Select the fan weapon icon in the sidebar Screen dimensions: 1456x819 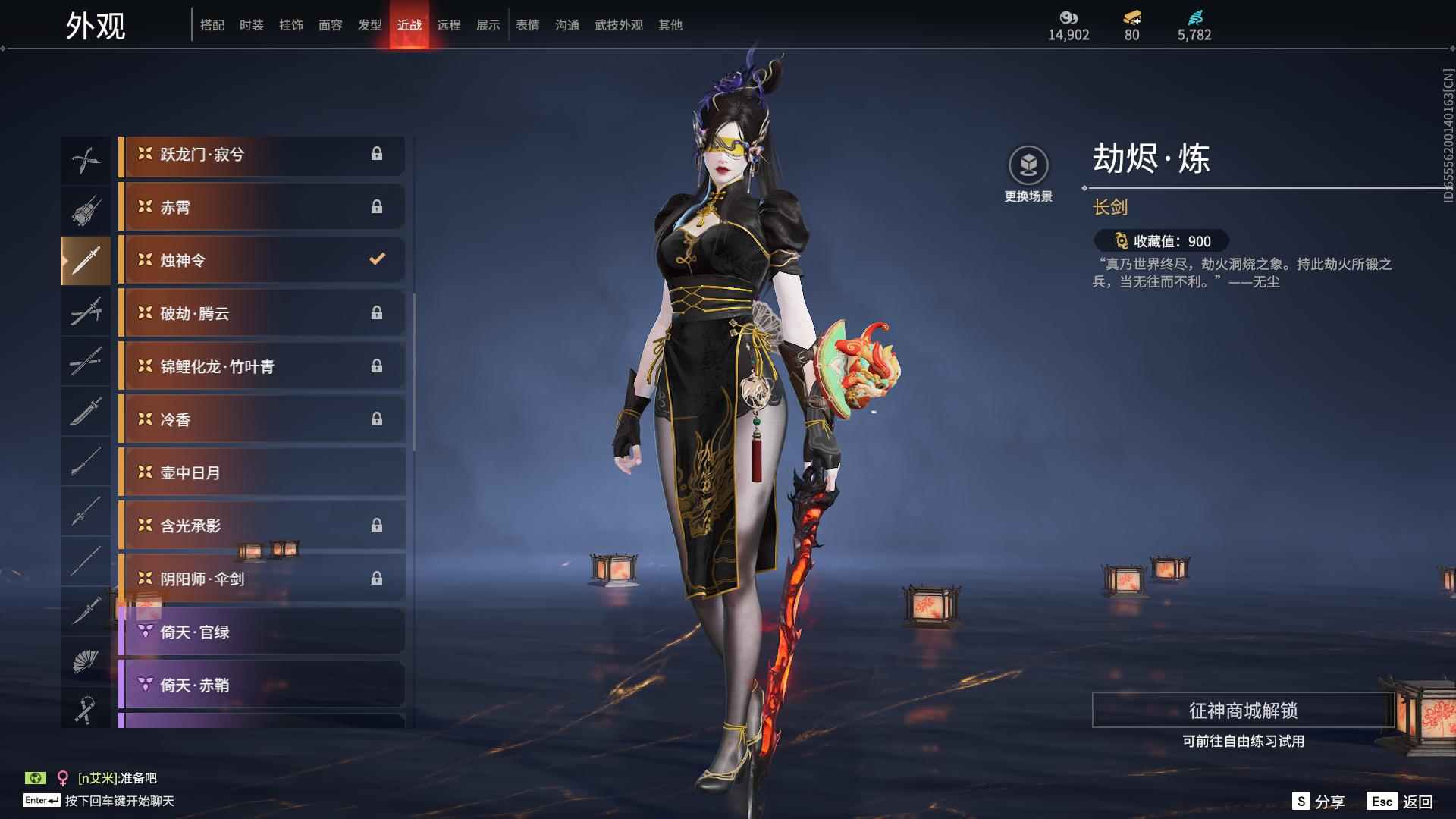point(86,659)
